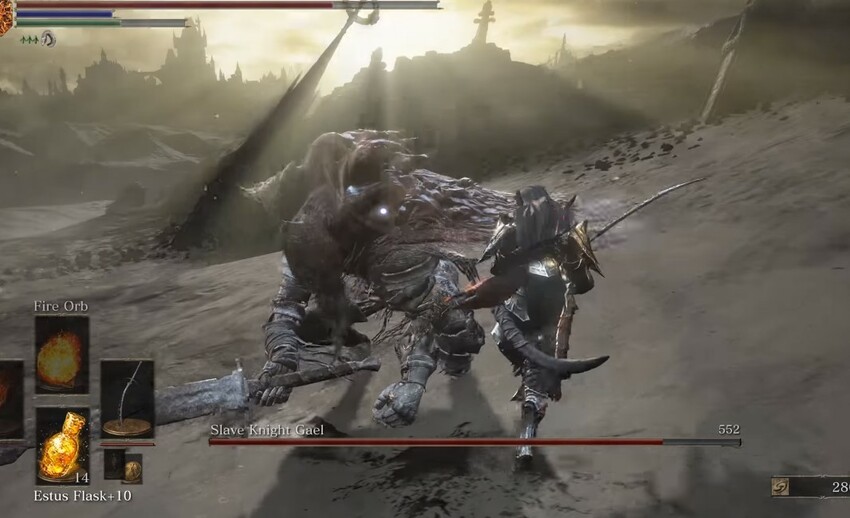
Task: Select the Fire Orb spell slot
Action: pos(61,354)
